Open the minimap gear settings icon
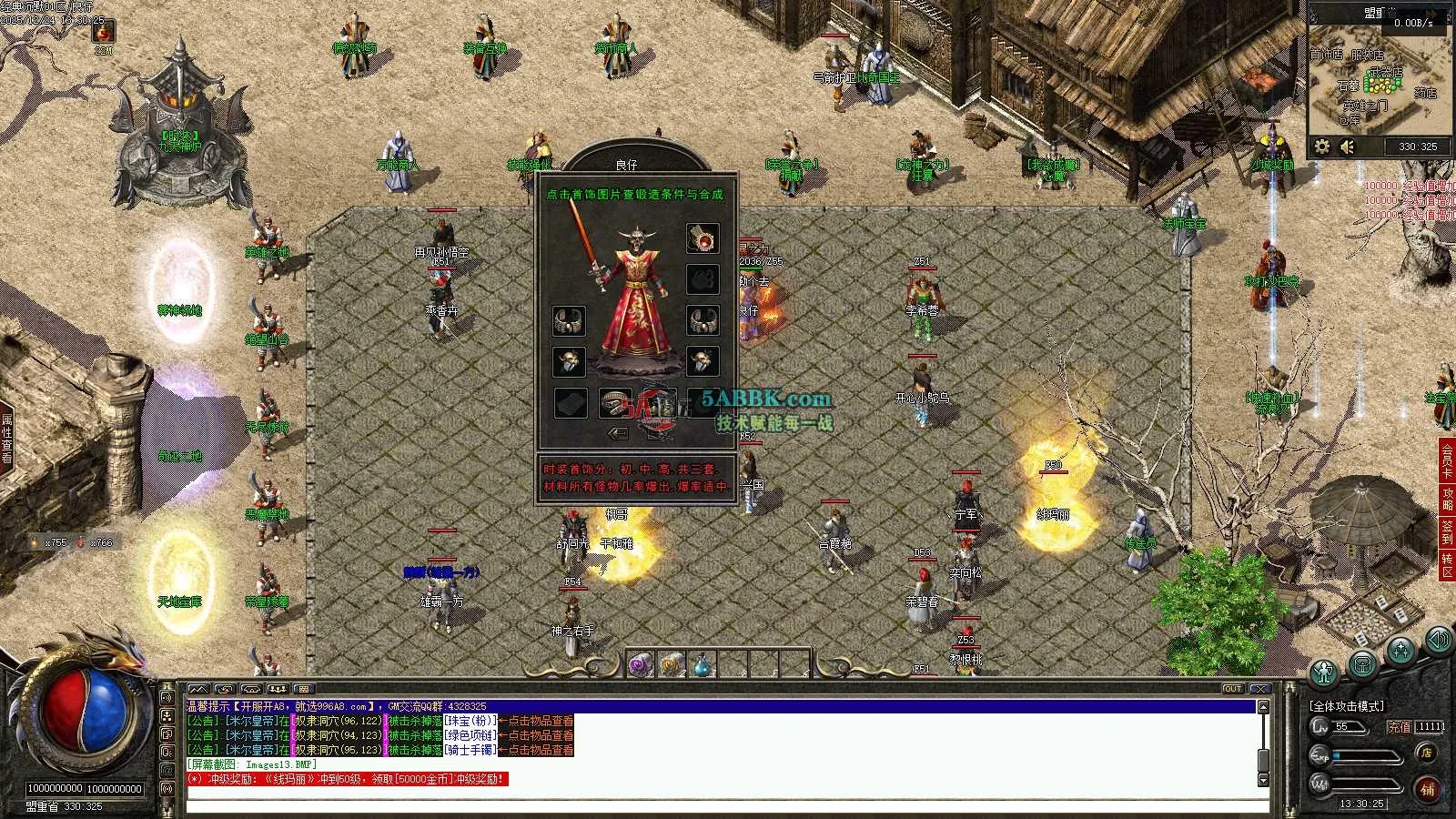 [x=1322, y=146]
